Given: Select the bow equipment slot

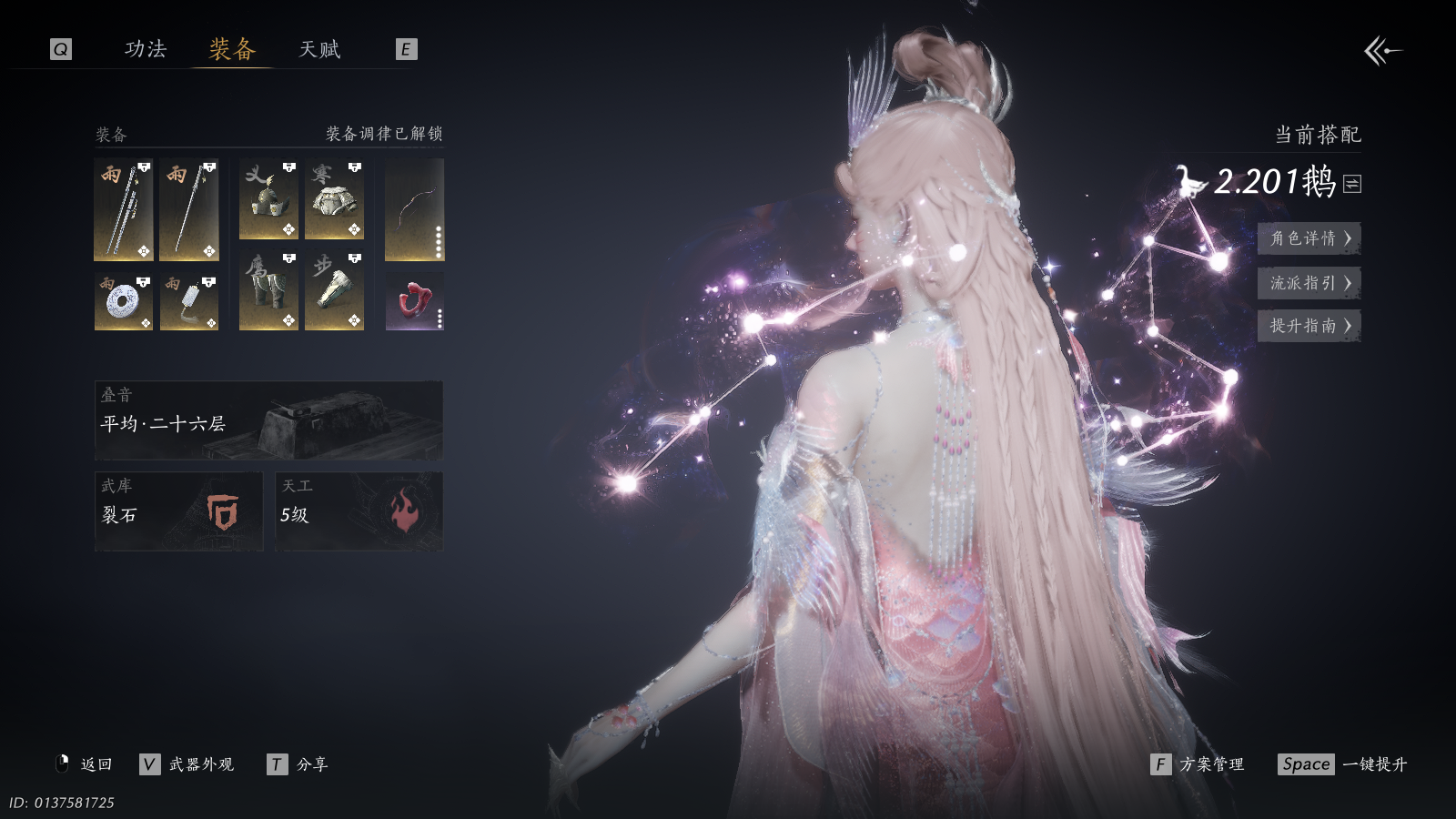Looking at the screenshot, I should (414, 210).
